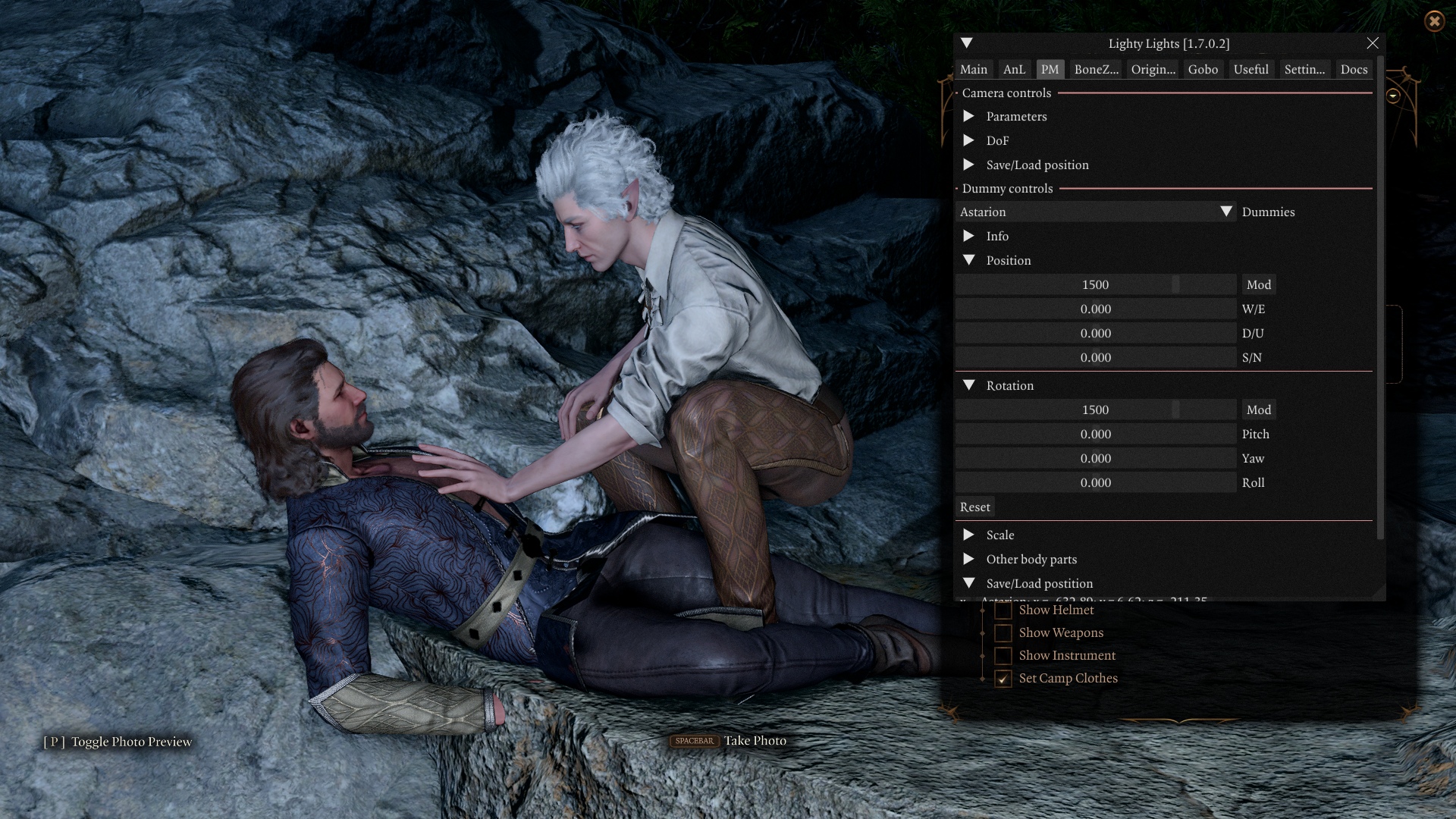The height and width of the screenshot is (819, 1456).
Task: Expand the DoF section
Action: 969,140
